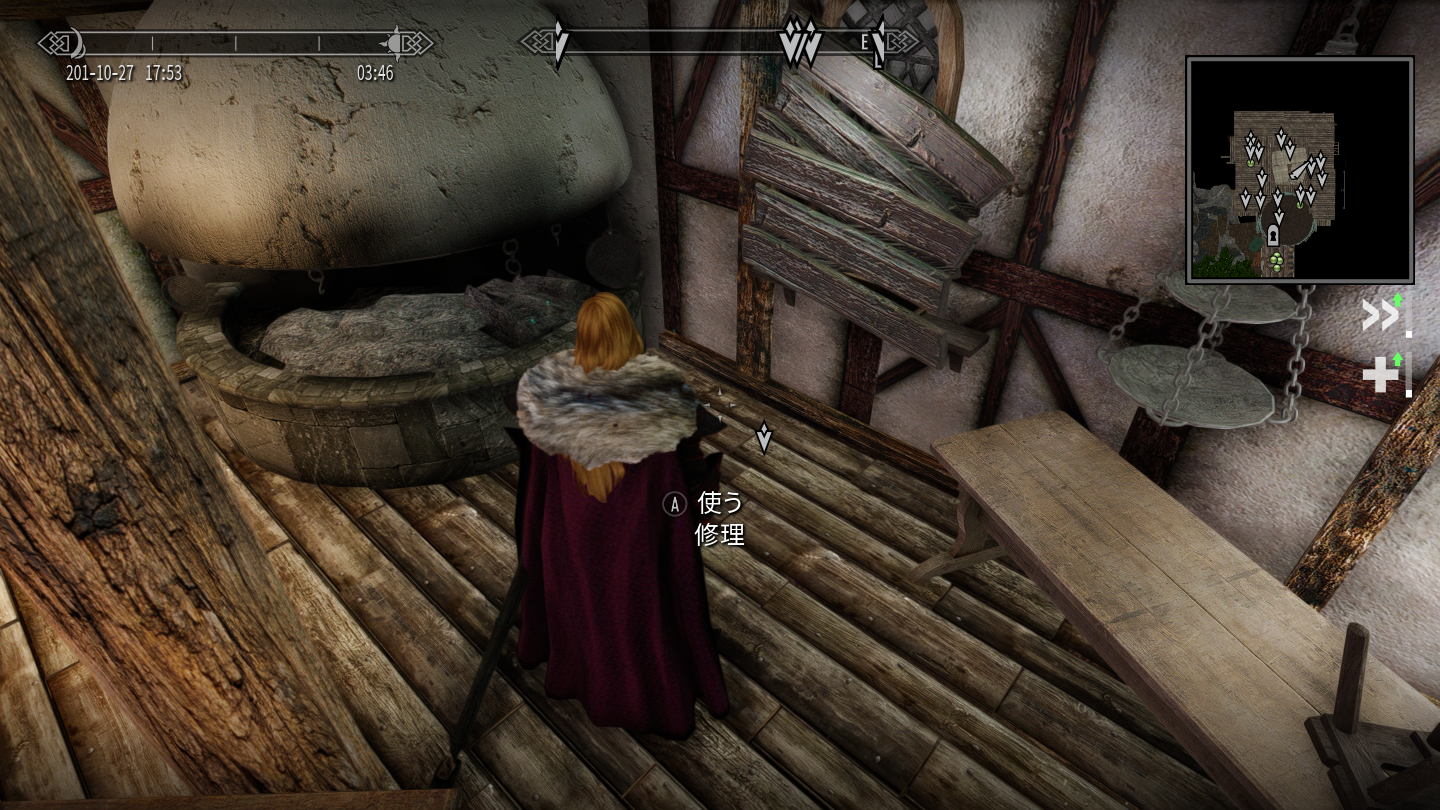The width and height of the screenshot is (1440, 810).
Task: Click the door marker on the minimap
Action: pyautogui.click(x=1272, y=236)
